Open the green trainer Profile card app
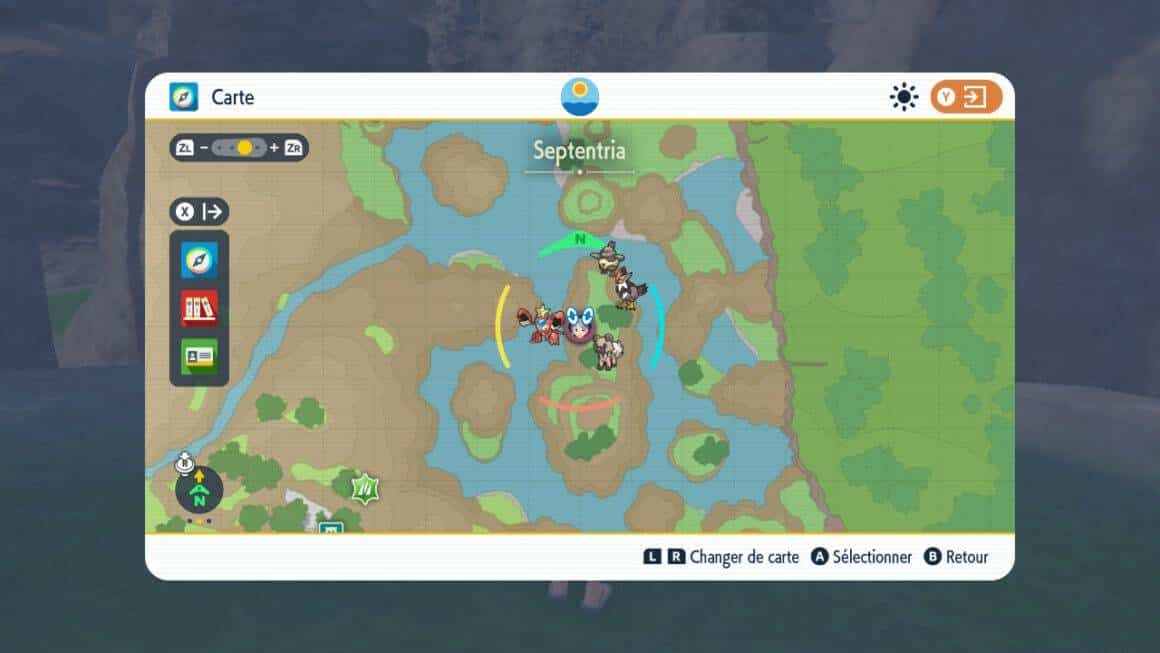 199,355
